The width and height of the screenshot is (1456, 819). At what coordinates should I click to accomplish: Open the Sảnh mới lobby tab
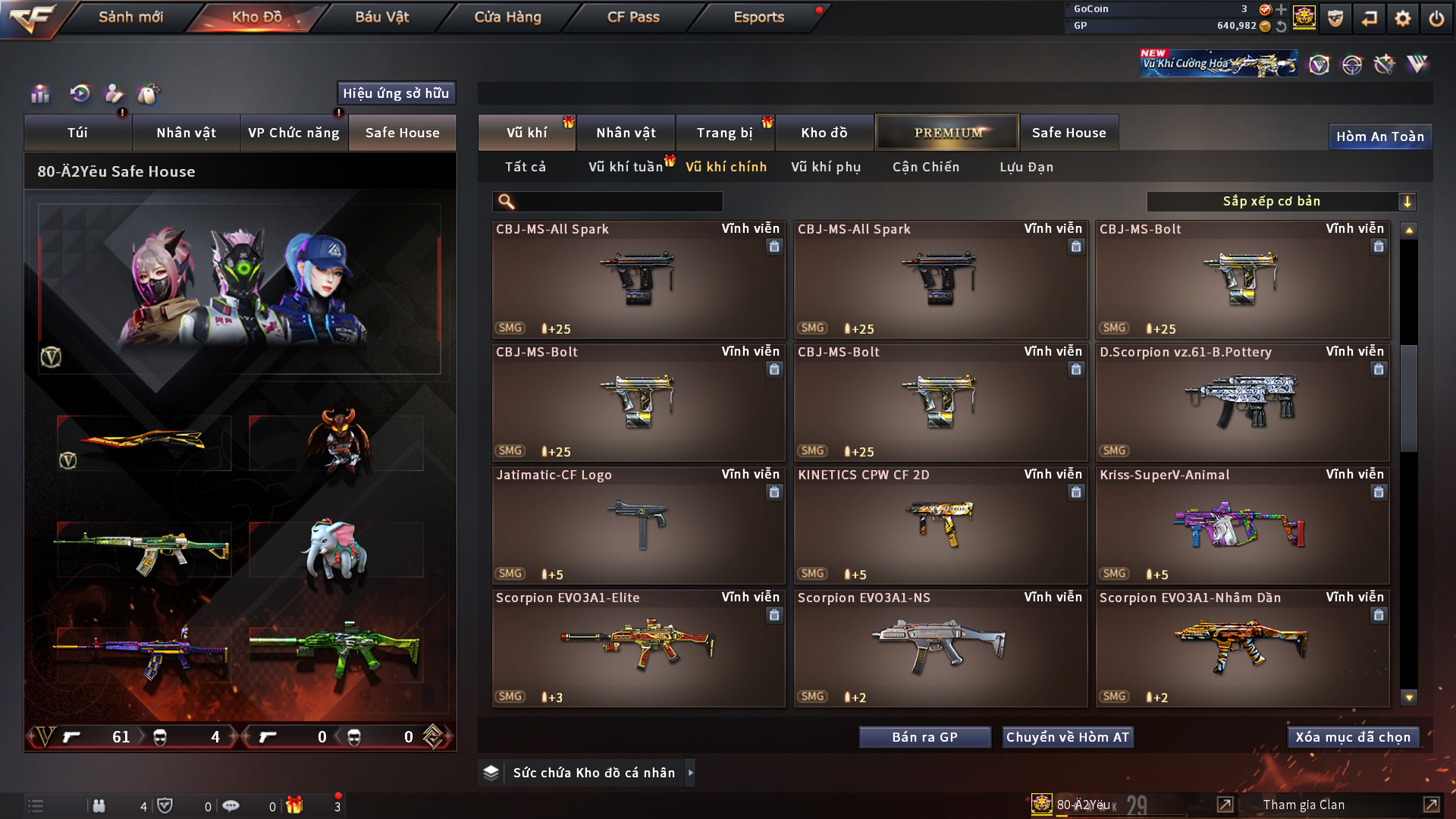pyautogui.click(x=130, y=17)
